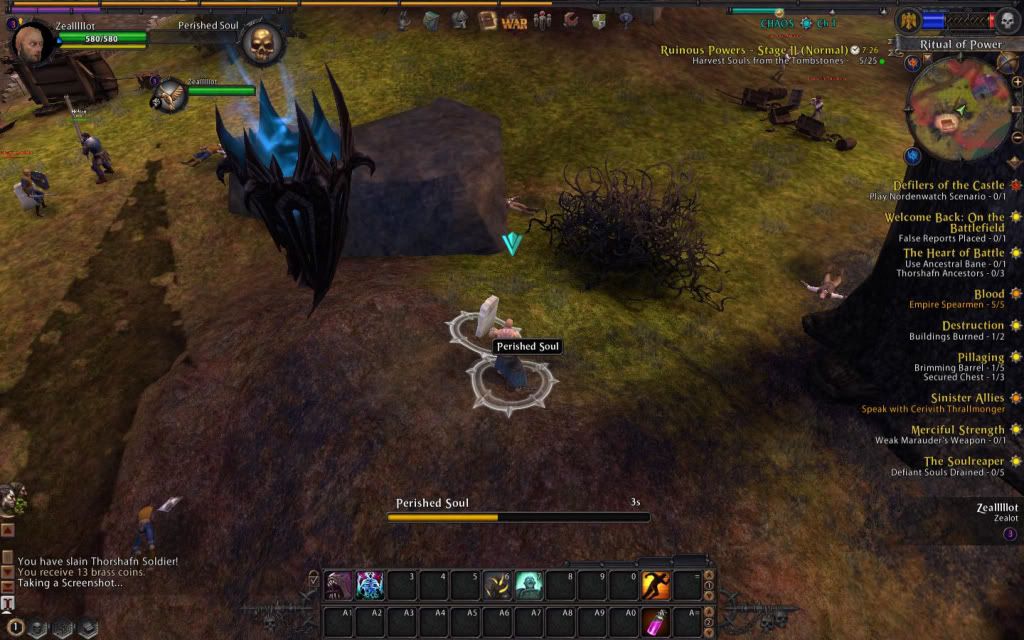
Task: Zoom in the minimap with the plus button
Action: tap(1016, 82)
